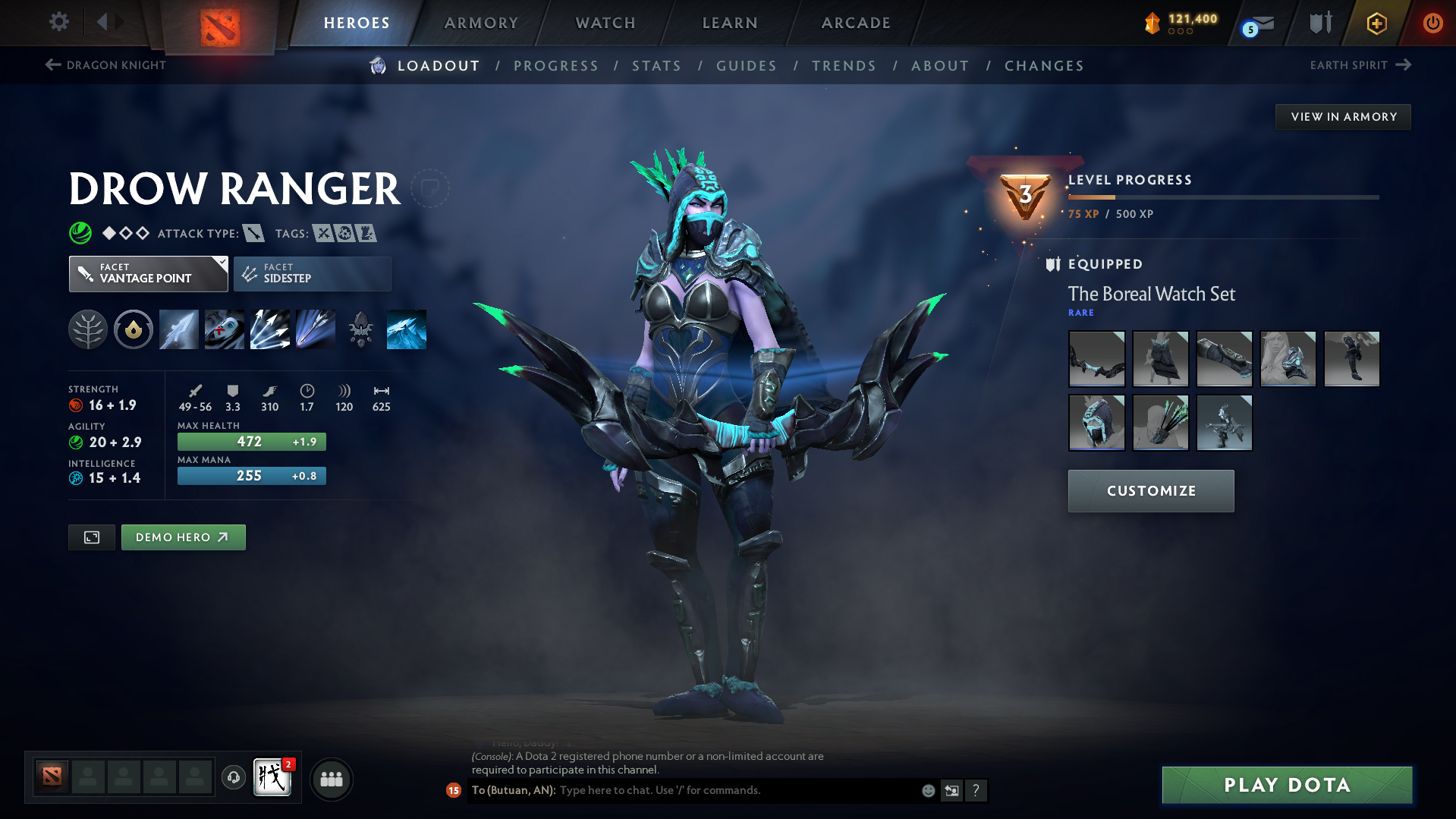Select the Vantage Point facet

pos(148,273)
